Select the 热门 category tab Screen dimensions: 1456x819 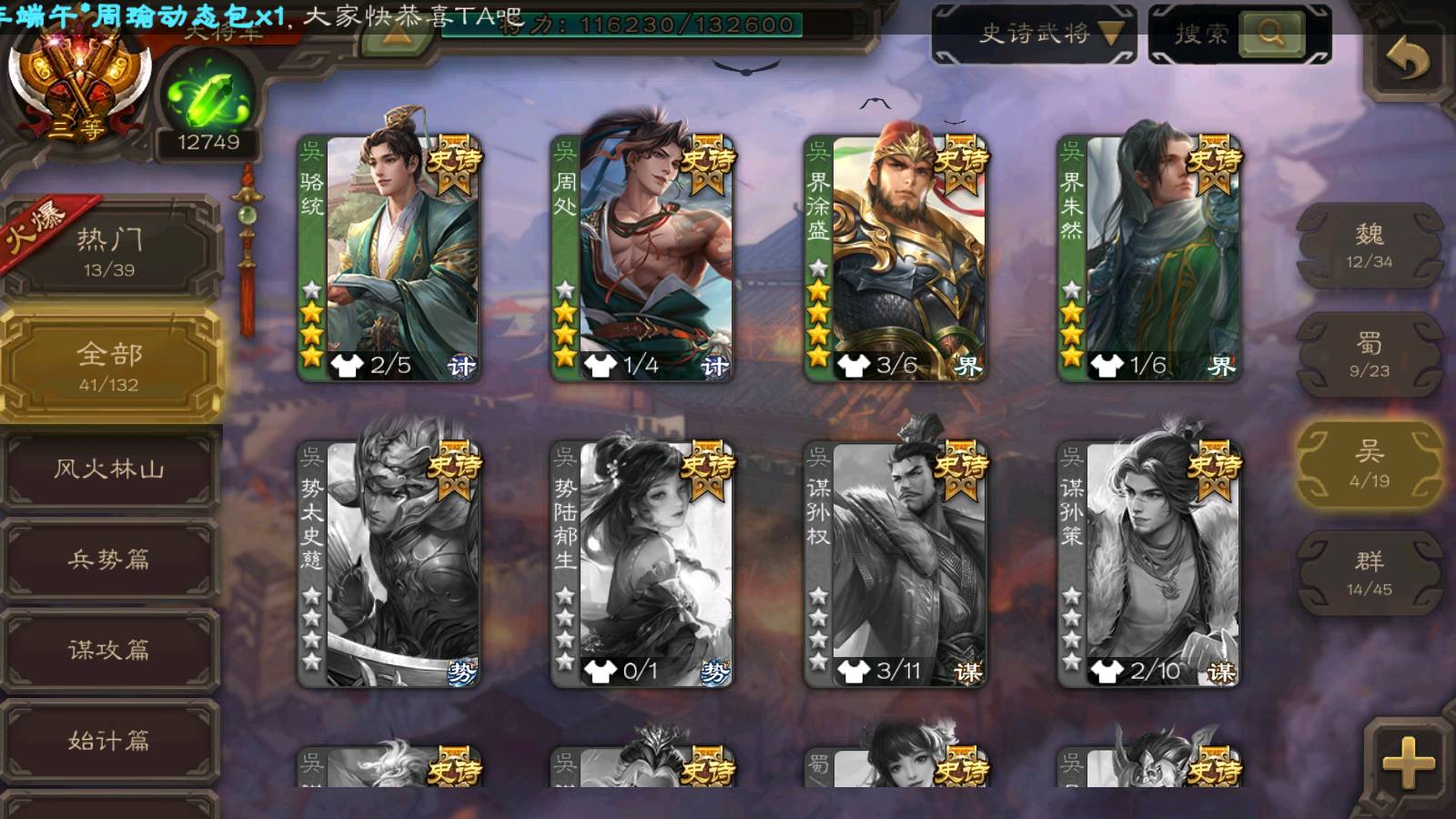pyautogui.click(x=109, y=251)
